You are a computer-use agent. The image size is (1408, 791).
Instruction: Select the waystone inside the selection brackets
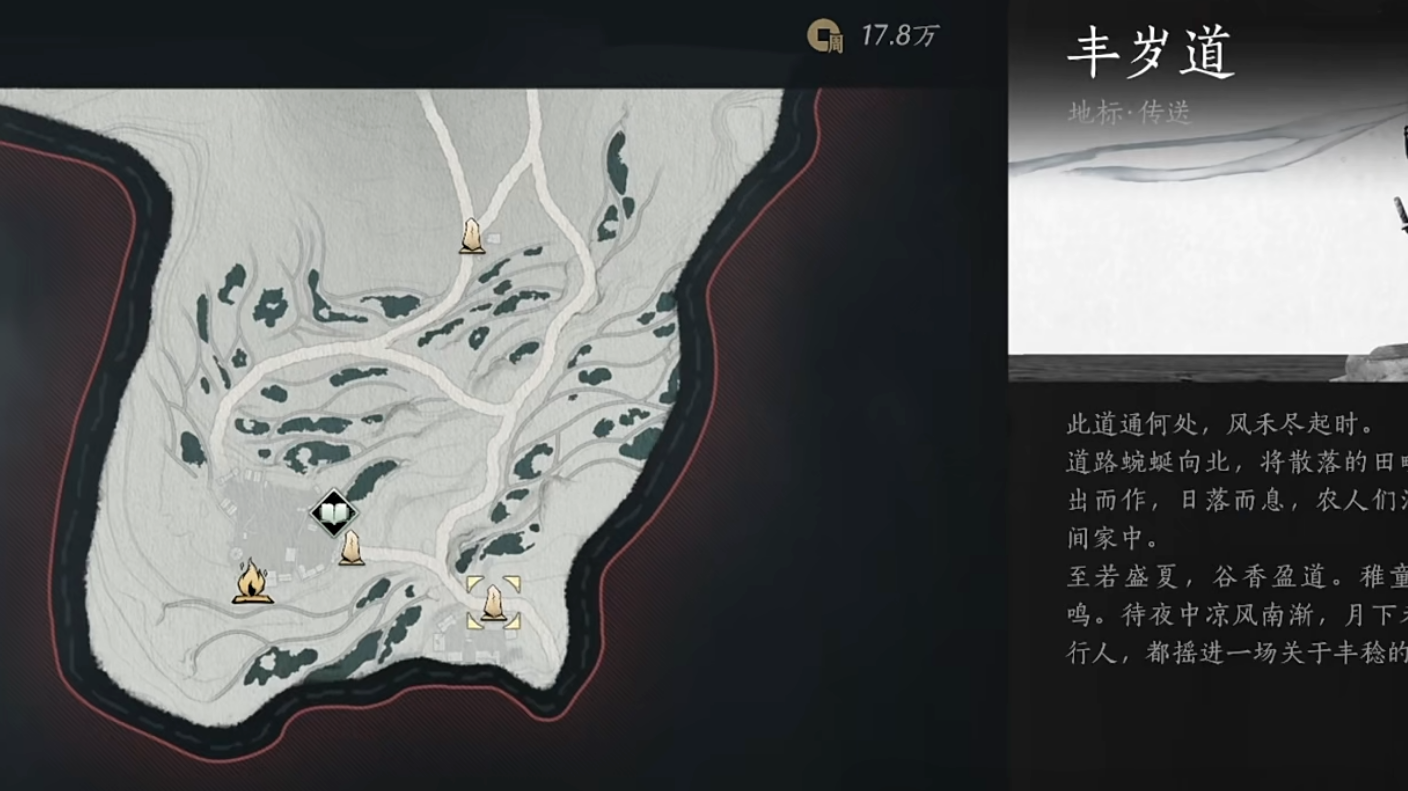tap(492, 604)
